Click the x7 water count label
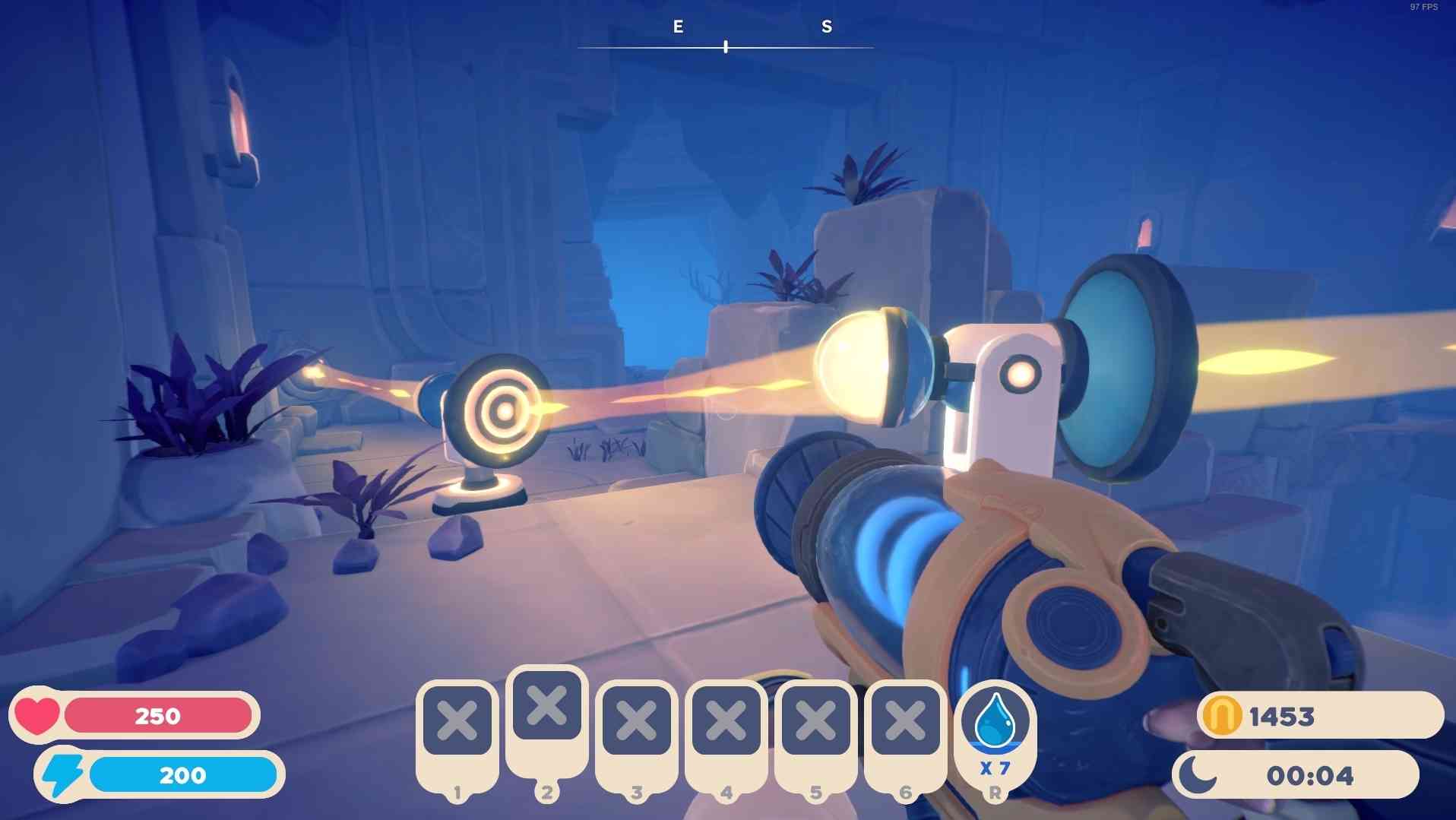The image size is (1456, 820). pos(996,769)
